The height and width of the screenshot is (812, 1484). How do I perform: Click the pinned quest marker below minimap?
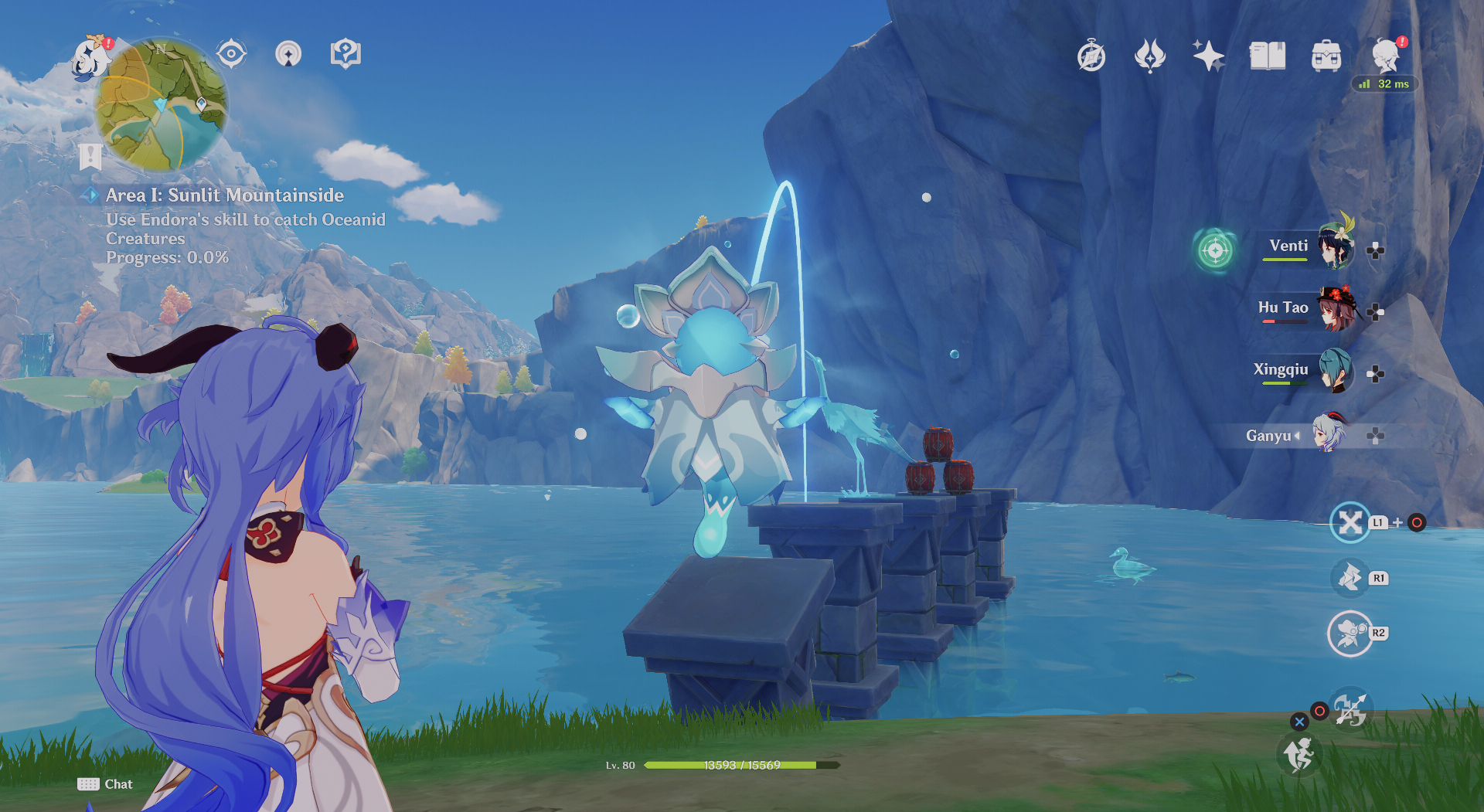pyautogui.click(x=92, y=156)
